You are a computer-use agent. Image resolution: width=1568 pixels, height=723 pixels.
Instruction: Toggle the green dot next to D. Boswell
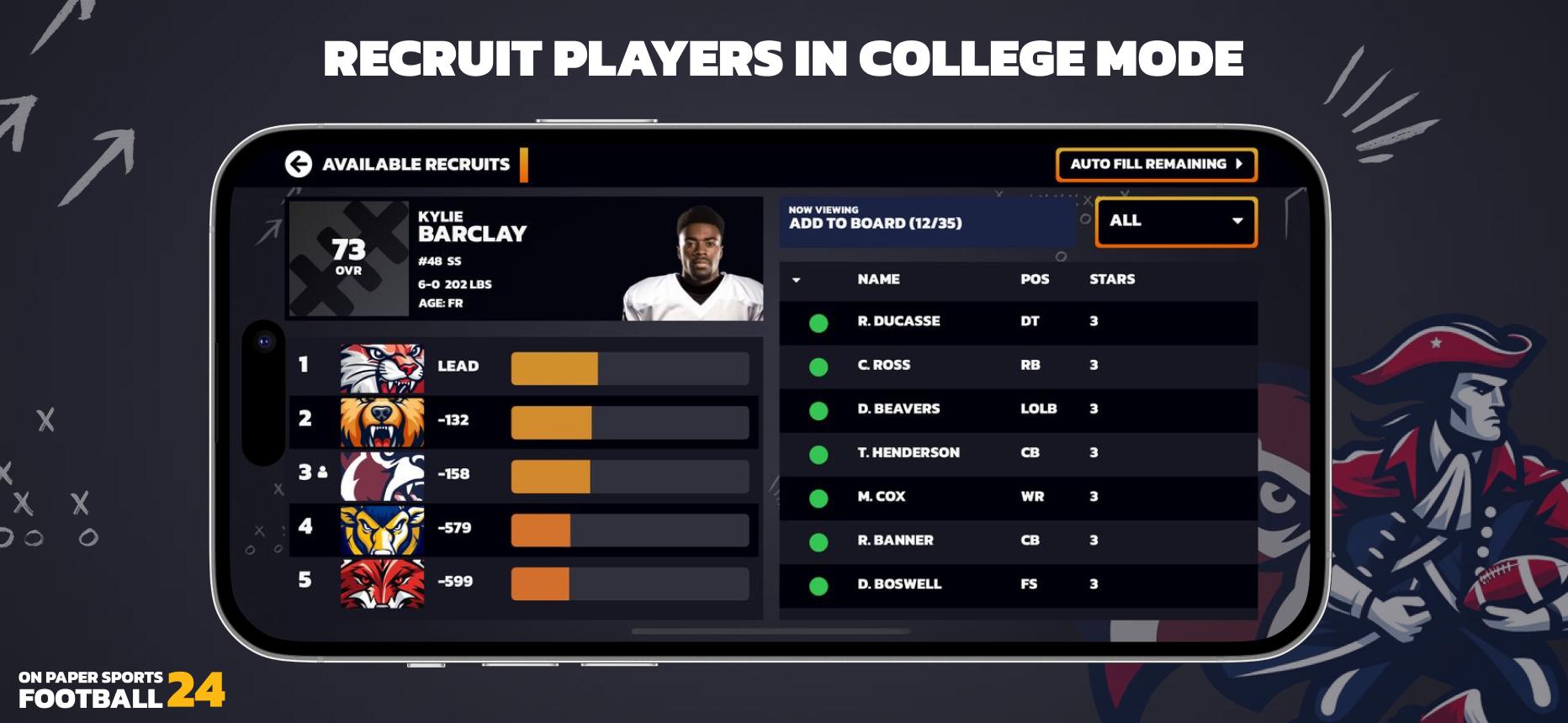820,583
